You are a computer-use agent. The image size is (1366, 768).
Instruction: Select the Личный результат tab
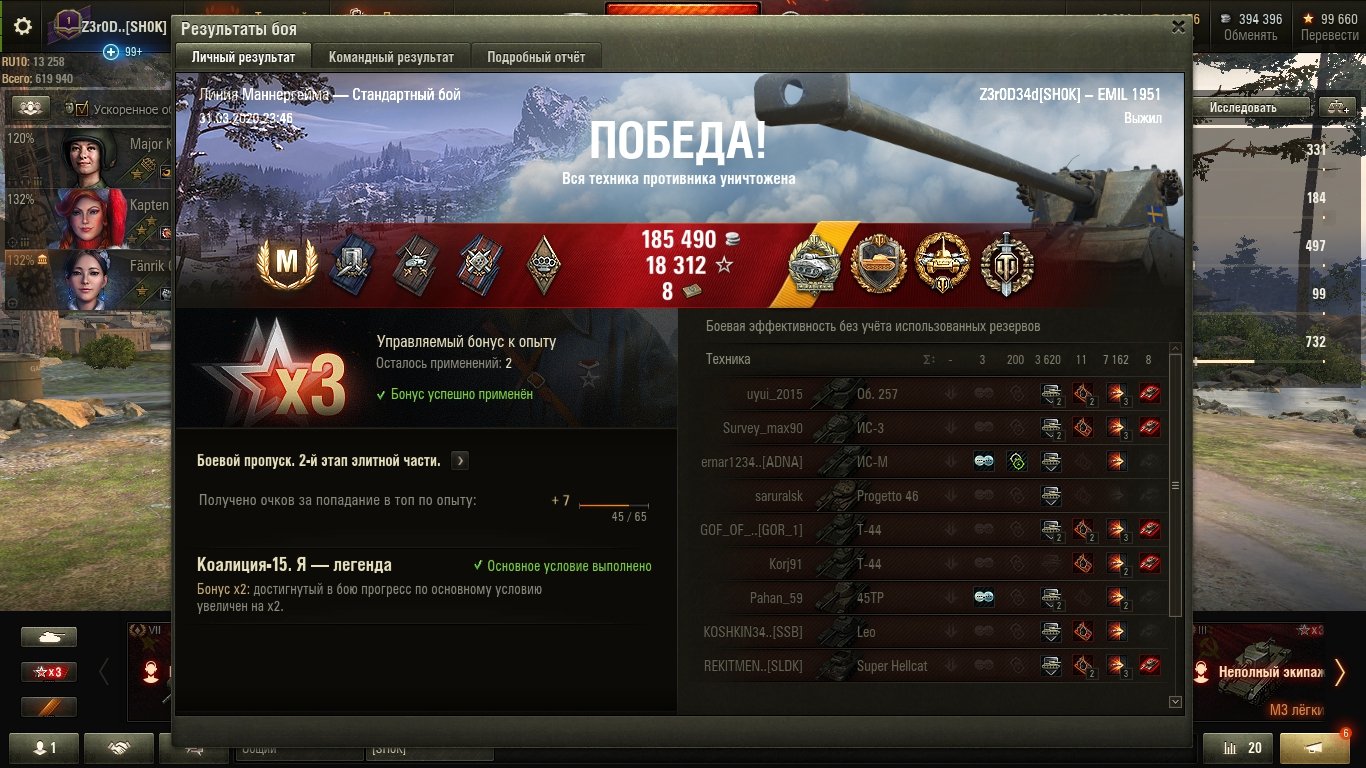[x=243, y=57]
